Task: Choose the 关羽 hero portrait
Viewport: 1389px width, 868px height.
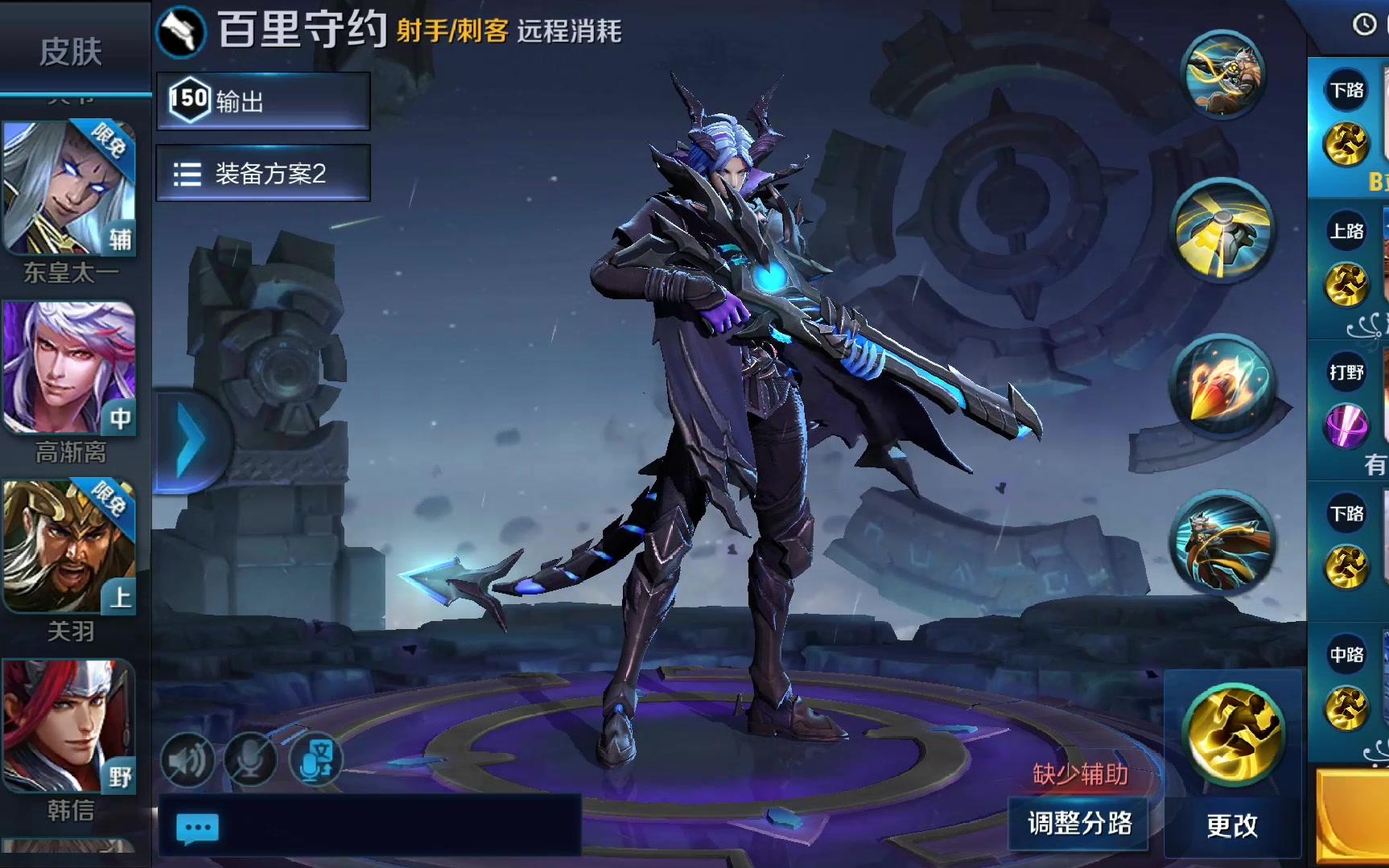Action: click(70, 547)
